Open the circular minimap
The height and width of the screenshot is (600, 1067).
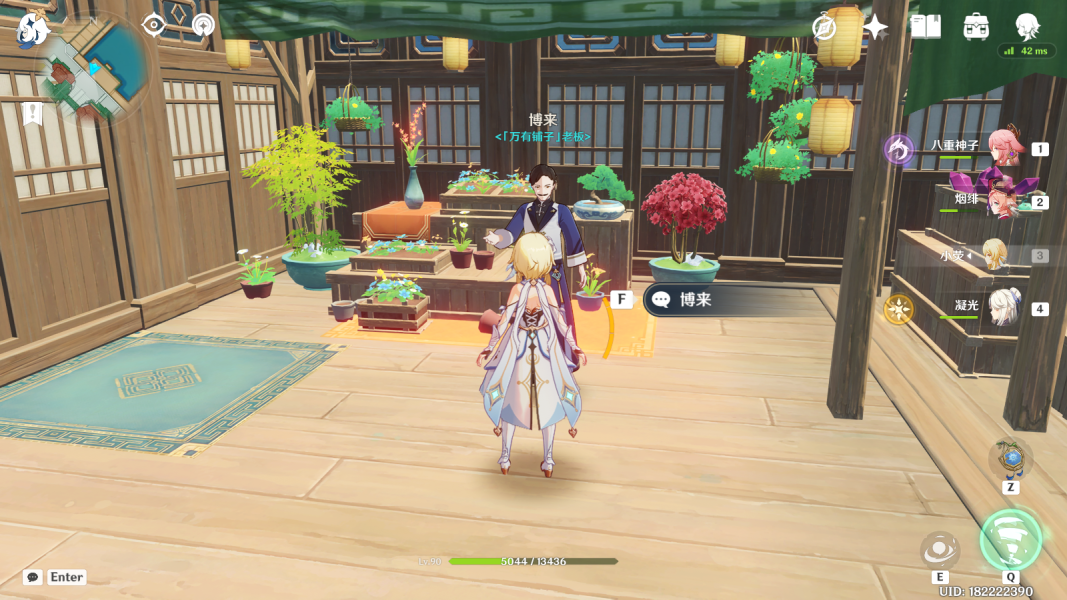click(94, 68)
